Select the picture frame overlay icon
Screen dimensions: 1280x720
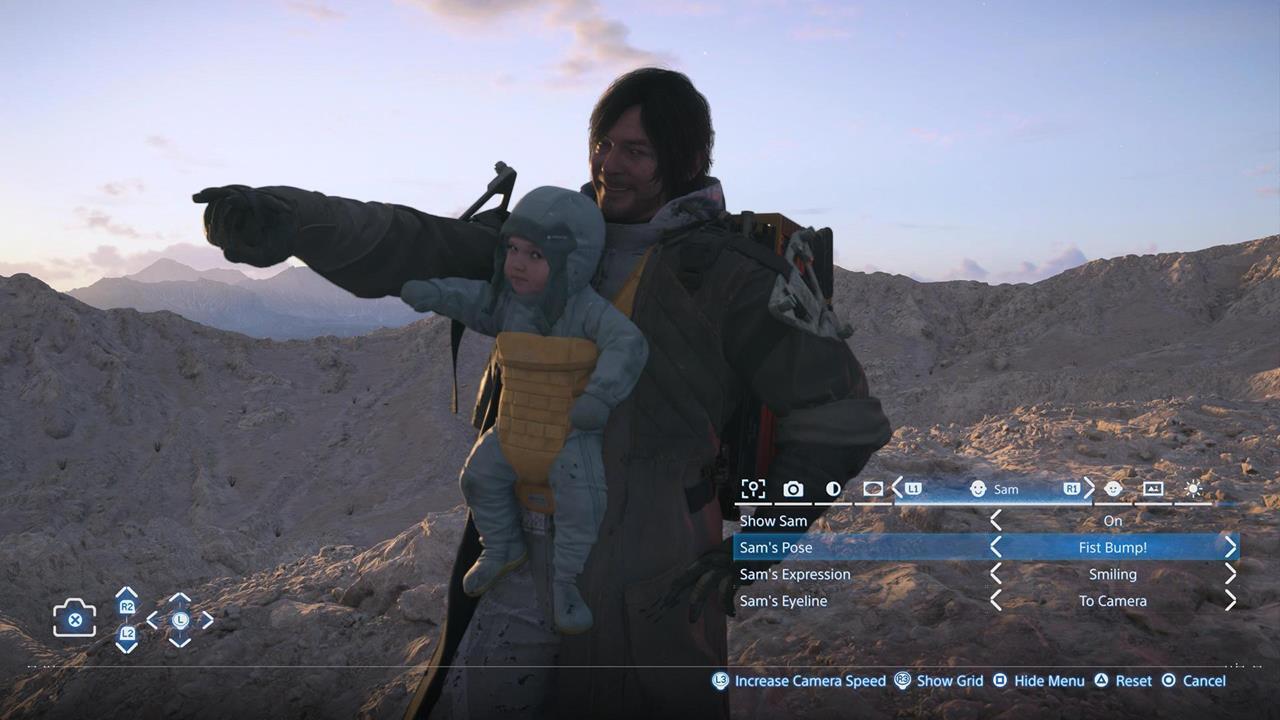(x=1156, y=489)
